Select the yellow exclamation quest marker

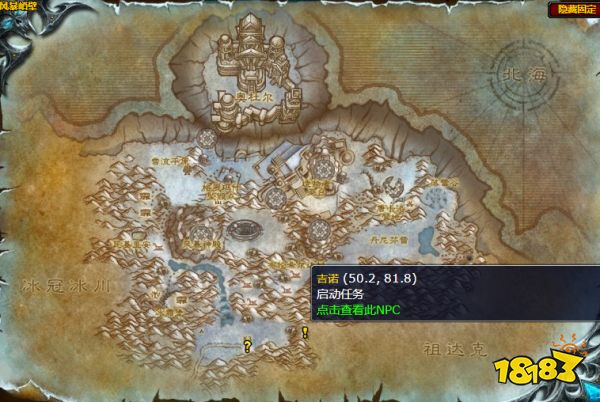[304, 331]
